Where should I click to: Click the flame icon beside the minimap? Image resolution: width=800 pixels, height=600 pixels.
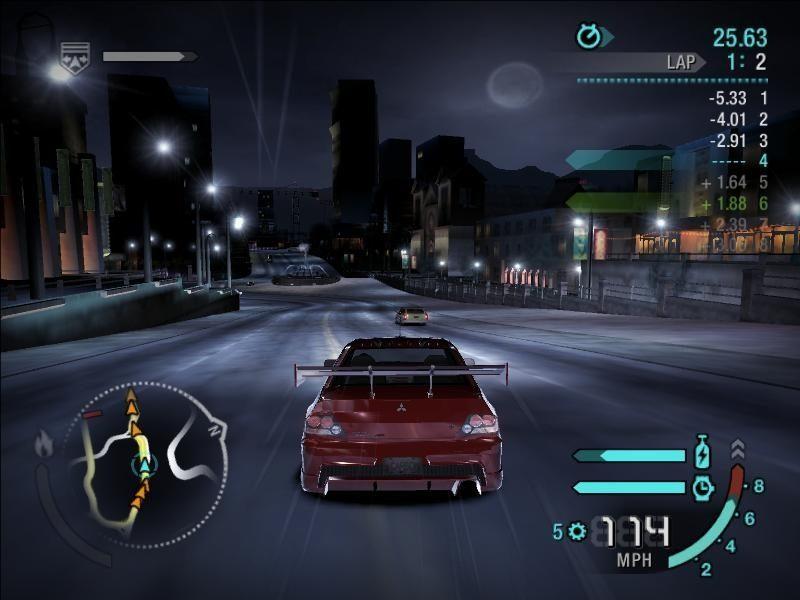click(44, 441)
